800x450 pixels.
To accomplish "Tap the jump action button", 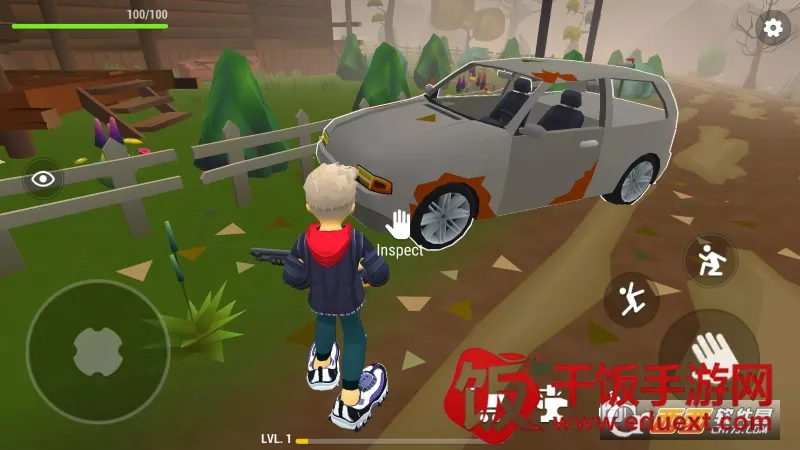I will [x=631, y=298].
